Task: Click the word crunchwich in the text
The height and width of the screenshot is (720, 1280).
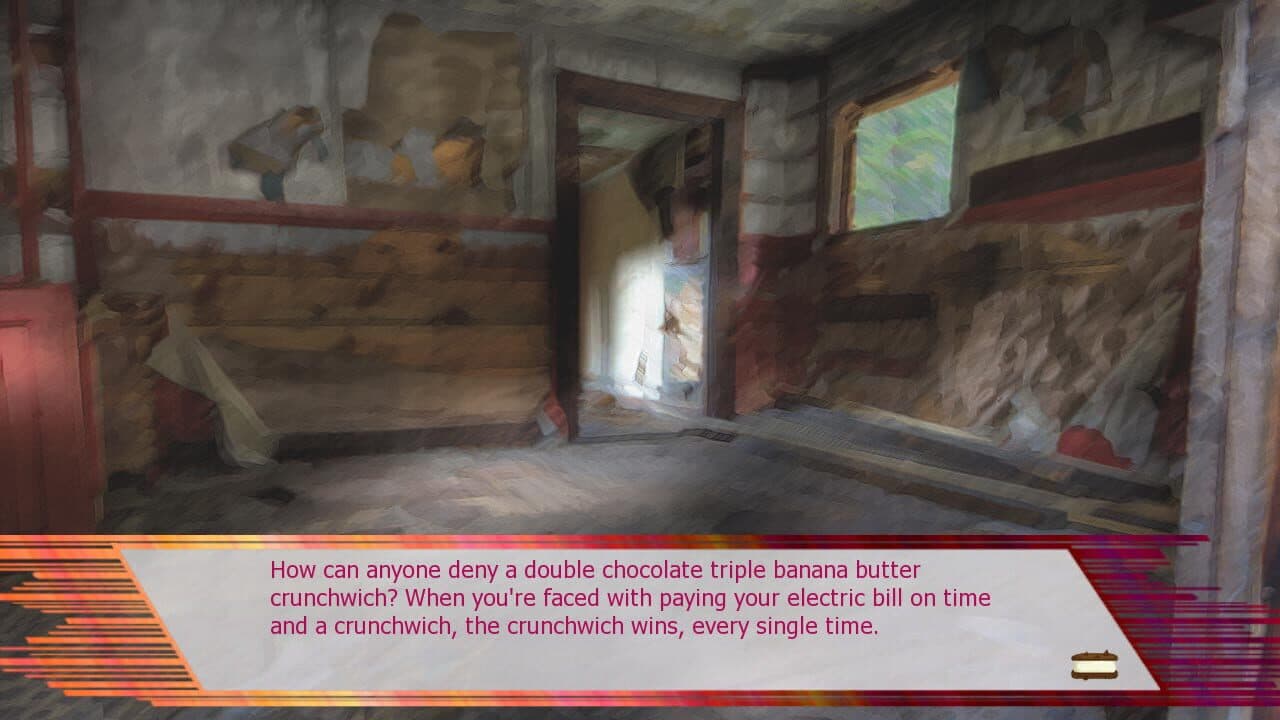Action: click(x=330, y=598)
